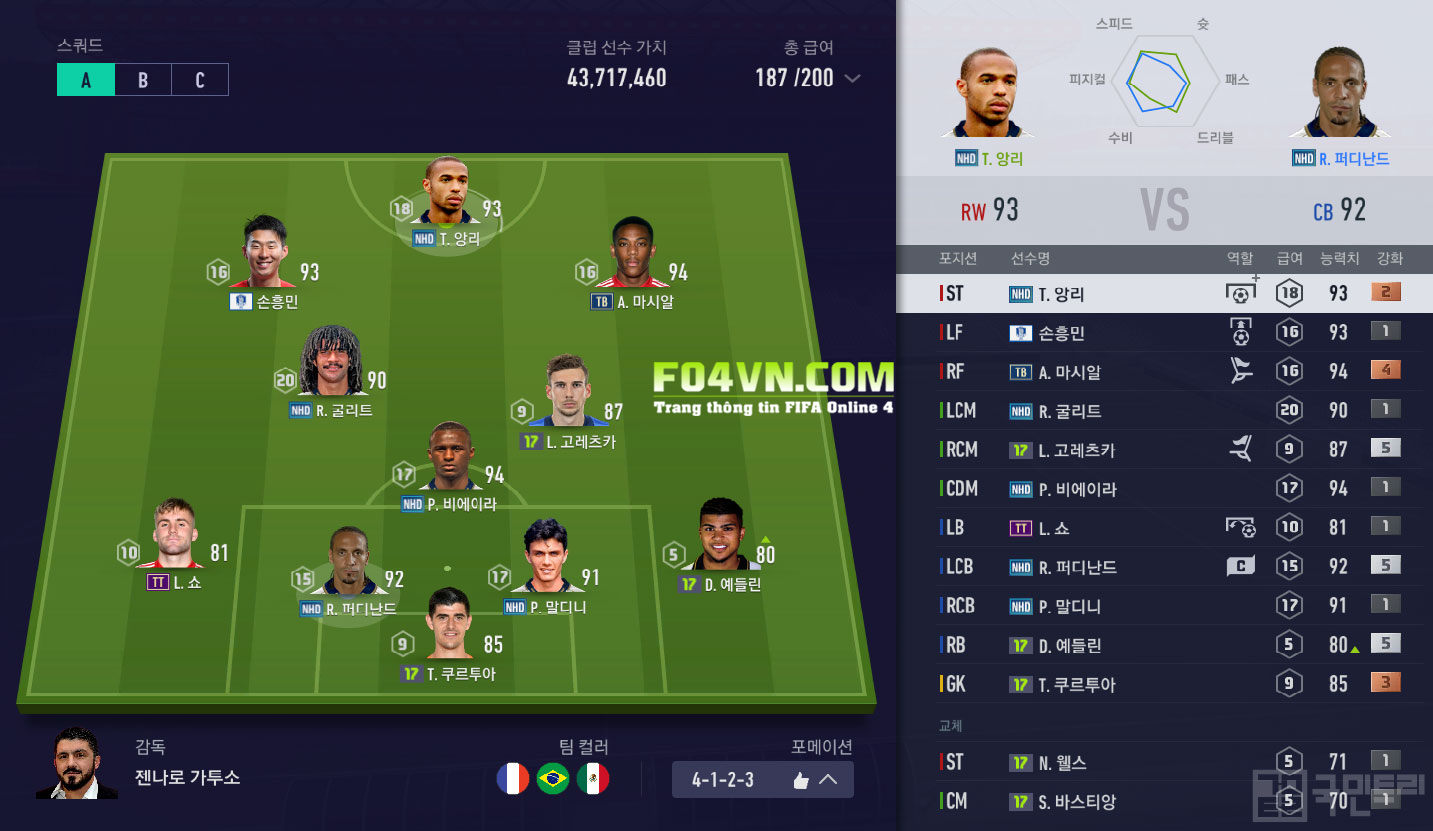The width and height of the screenshot is (1433, 831).
Task: Select T. 앙리 striker card on pitch
Action: tap(446, 195)
